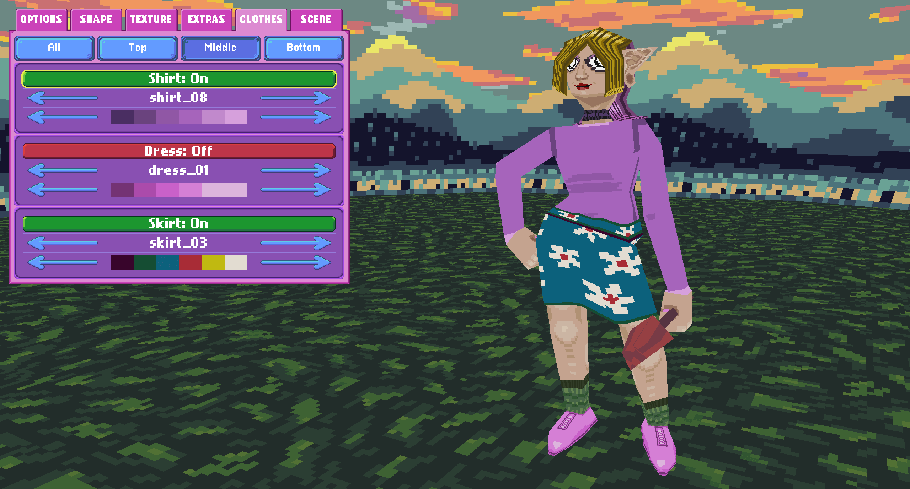The image size is (910, 489).
Task: Go back to the shirt style before shirt_08
Action: 63,97
